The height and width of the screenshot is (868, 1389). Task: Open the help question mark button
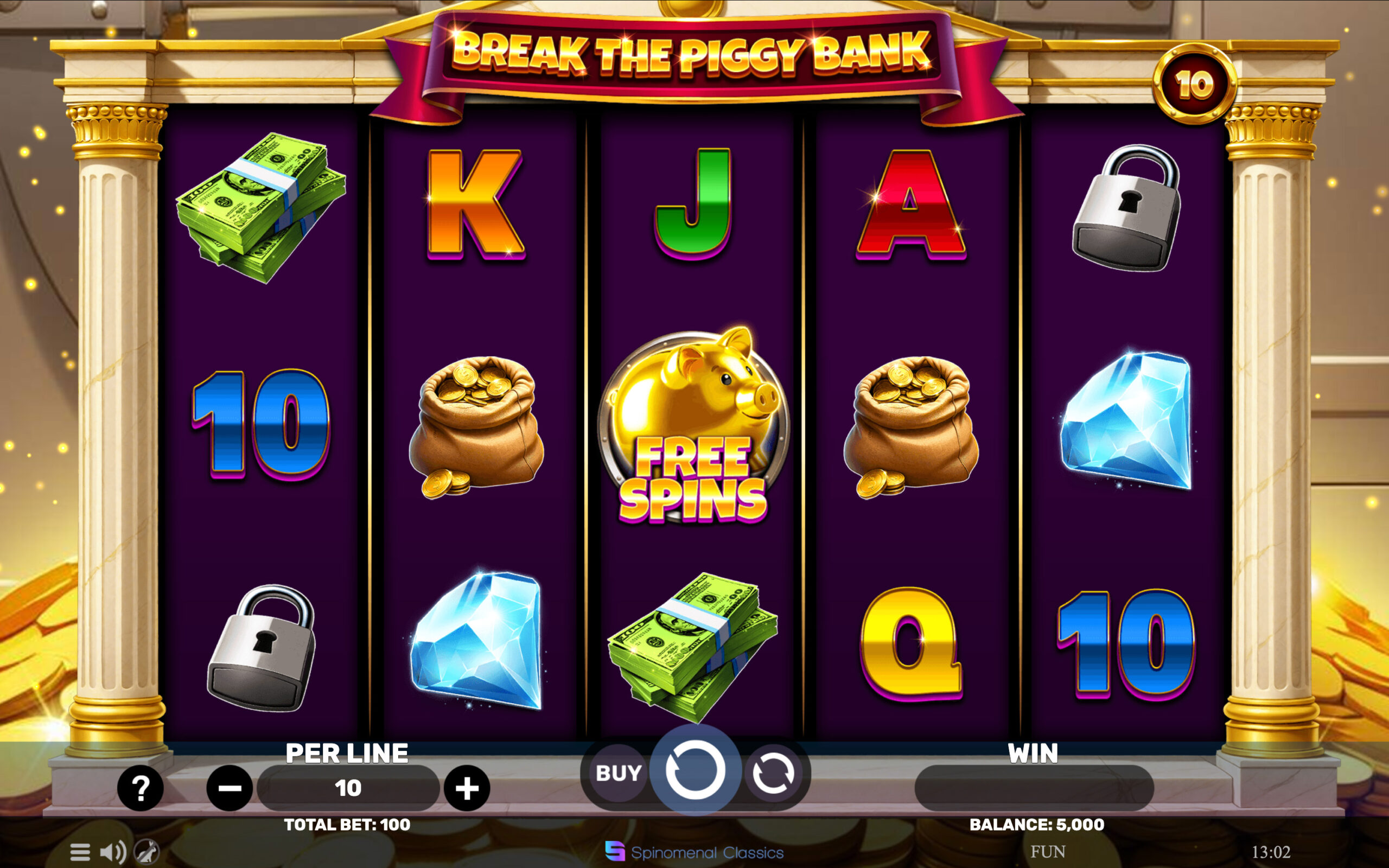pyautogui.click(x=141, y=788)
